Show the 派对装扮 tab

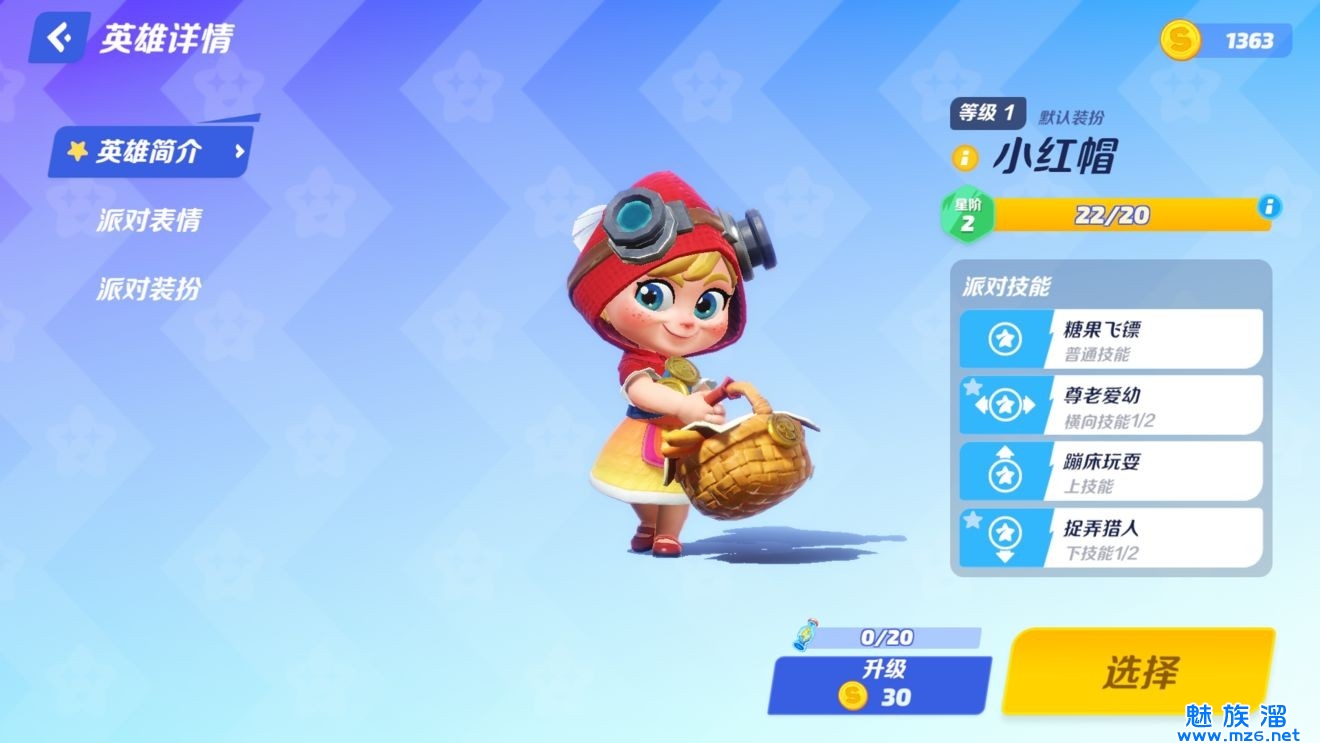click(x=149, y=289)
